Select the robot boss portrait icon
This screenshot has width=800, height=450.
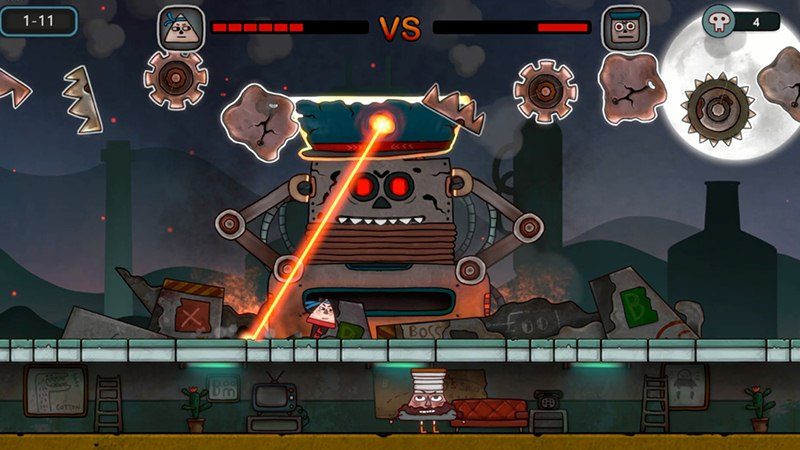pyautogui.click(x=620, y=27)
